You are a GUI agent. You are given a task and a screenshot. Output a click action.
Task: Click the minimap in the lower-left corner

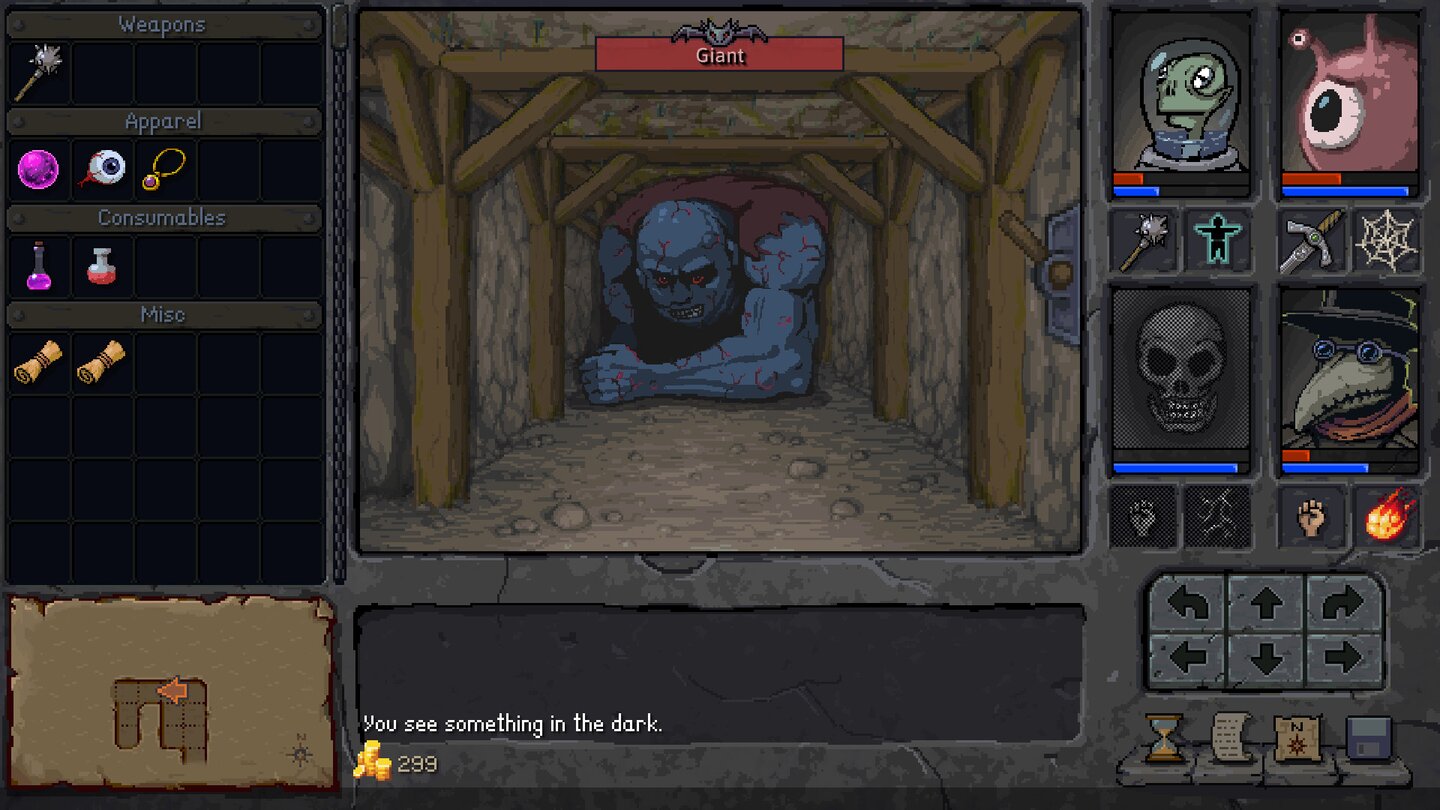tap(168, 690)
